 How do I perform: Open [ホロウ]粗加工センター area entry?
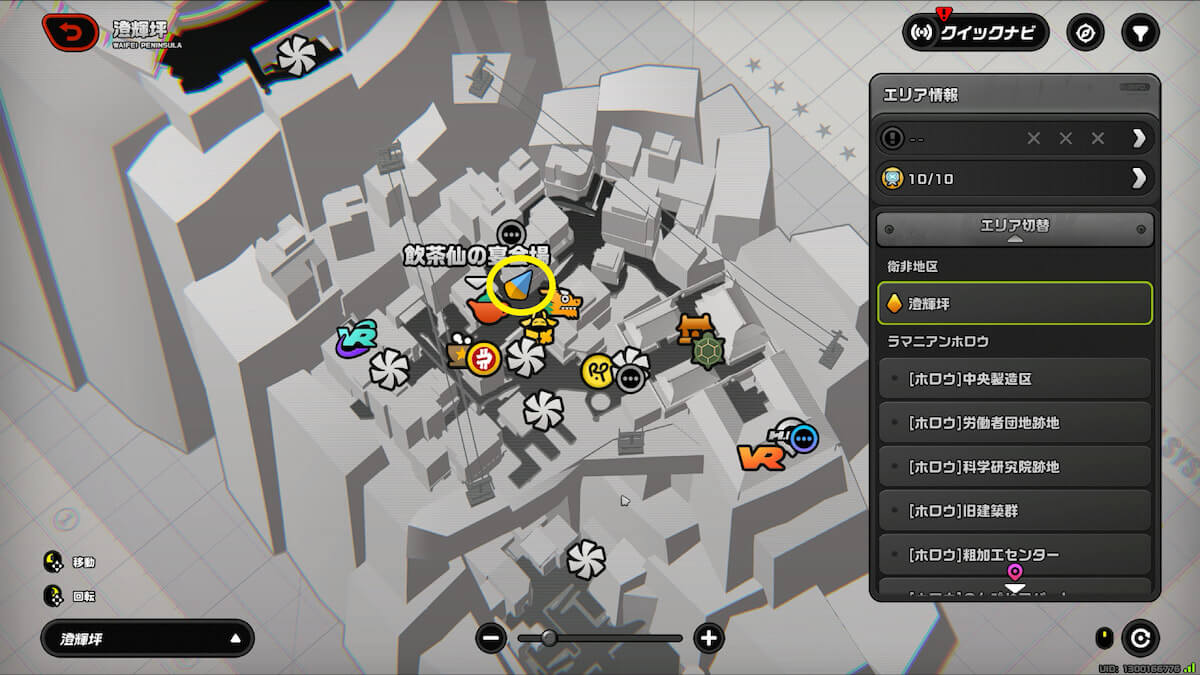pyautogui.click(x=1014, y=554)
